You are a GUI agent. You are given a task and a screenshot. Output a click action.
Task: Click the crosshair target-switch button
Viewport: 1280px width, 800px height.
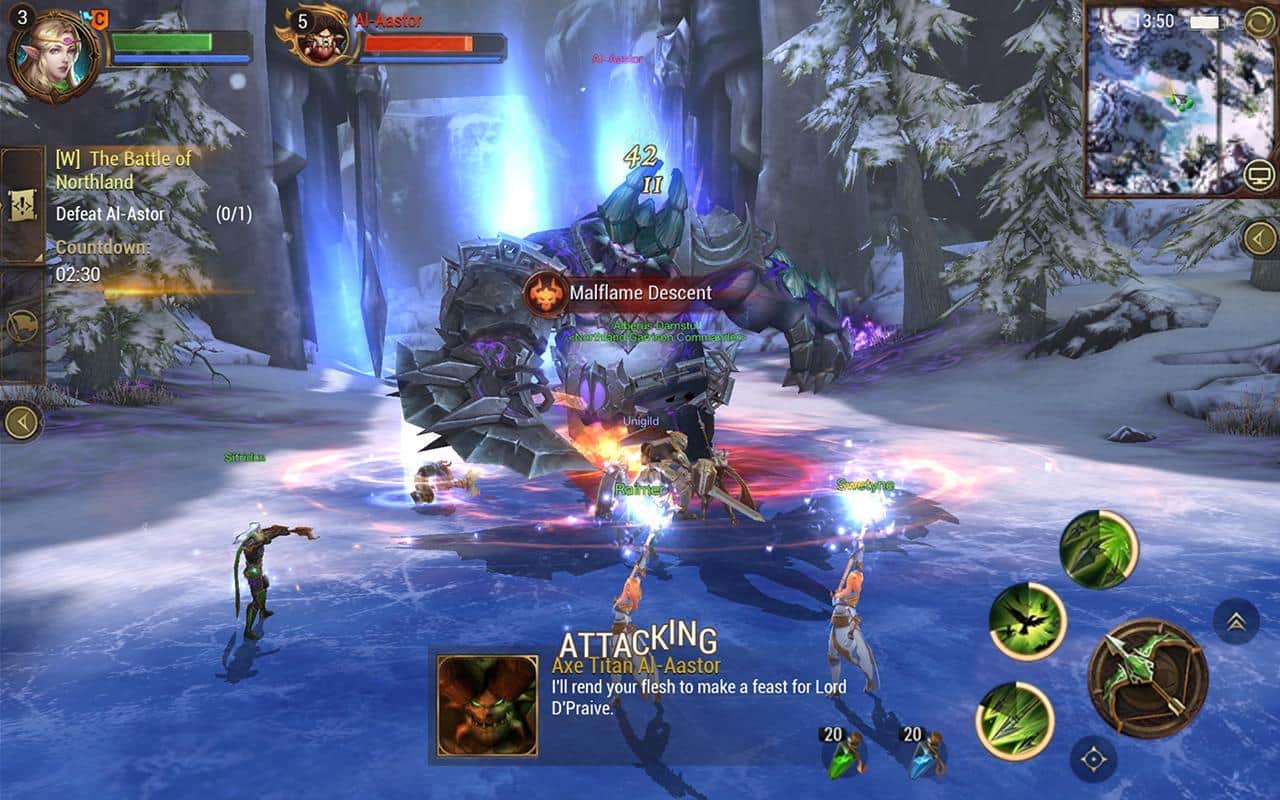pos(1093,759)
